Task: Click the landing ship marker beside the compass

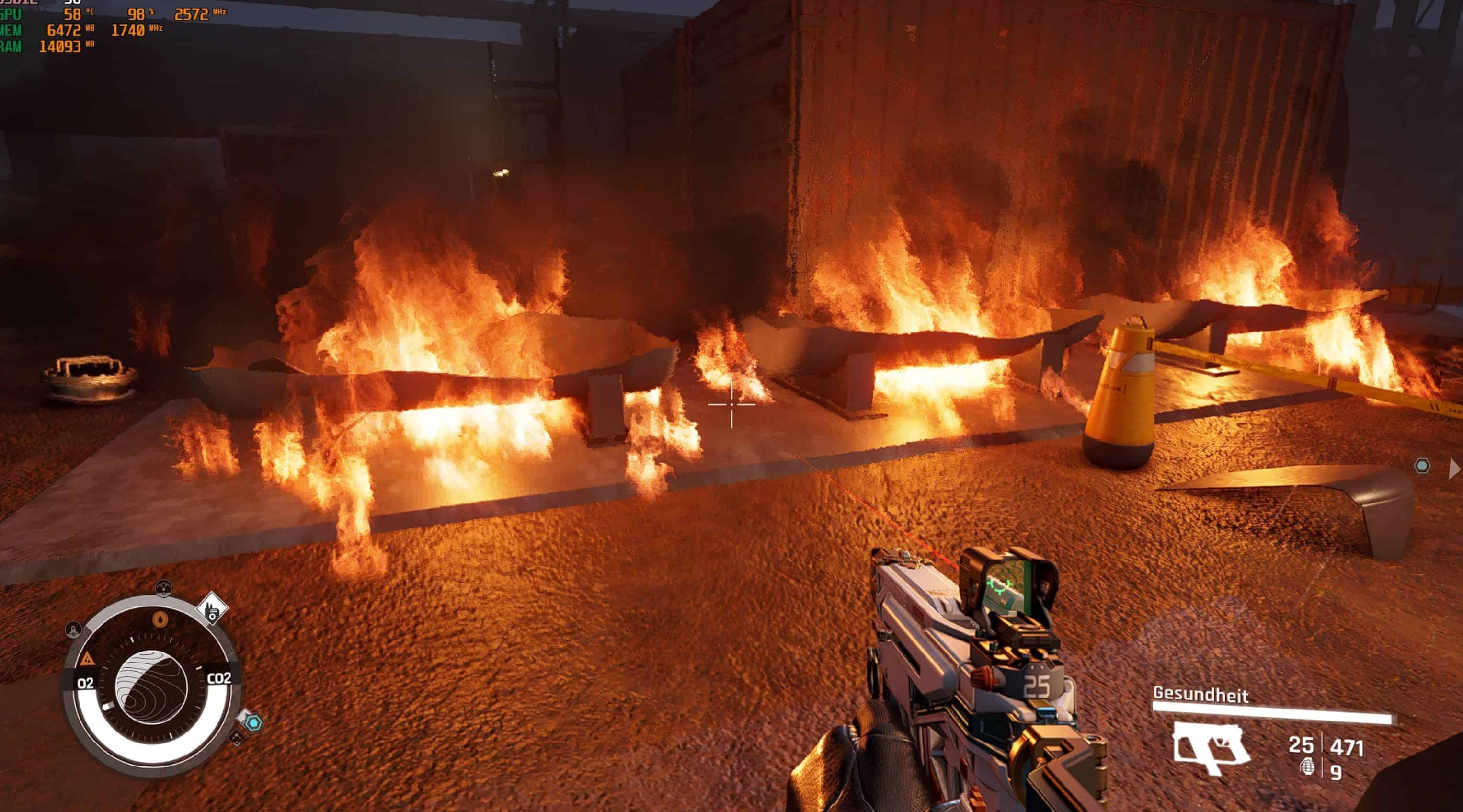Action: [x=74, y=629]
